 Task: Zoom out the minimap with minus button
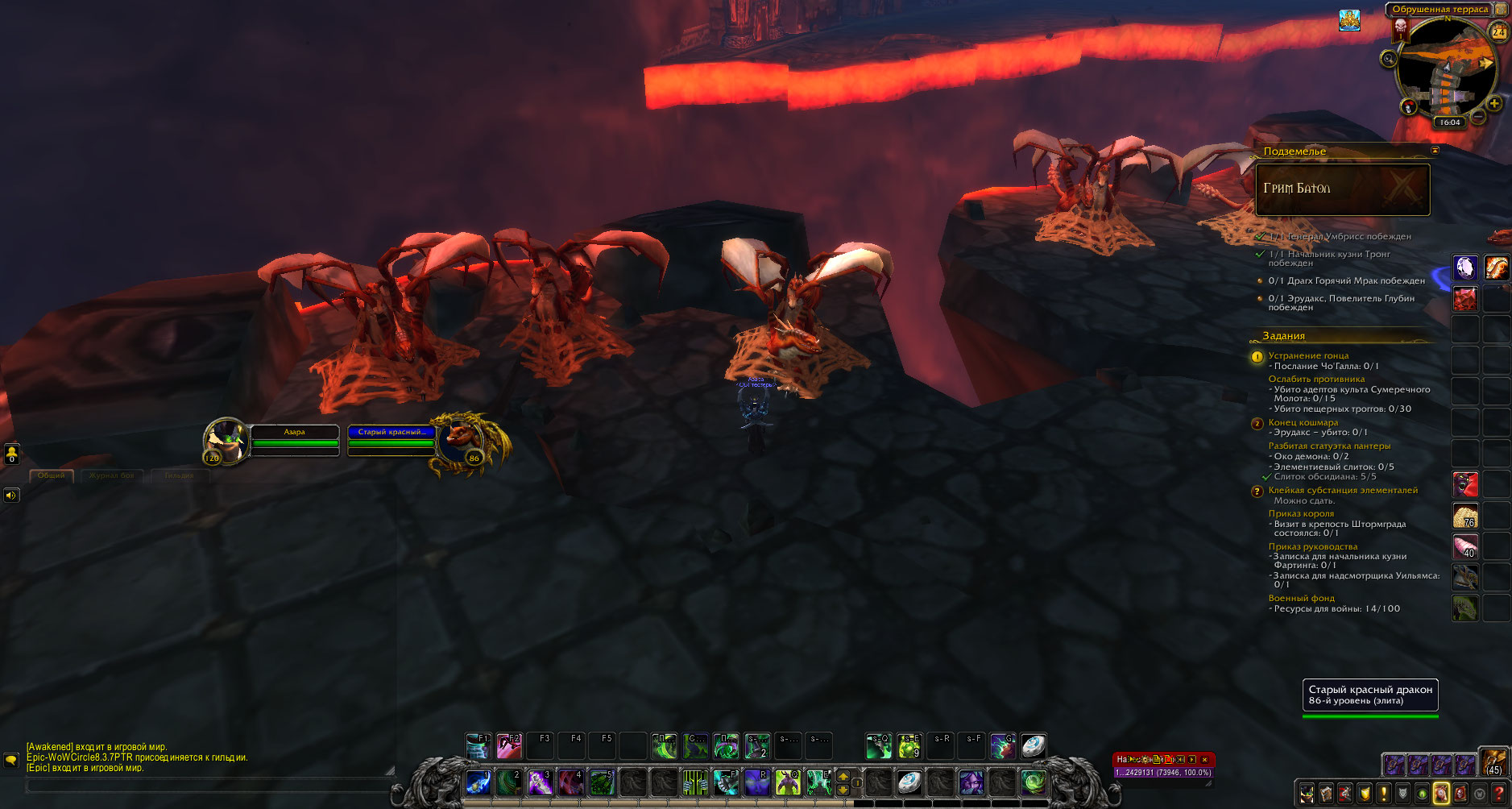[1478, 117]
